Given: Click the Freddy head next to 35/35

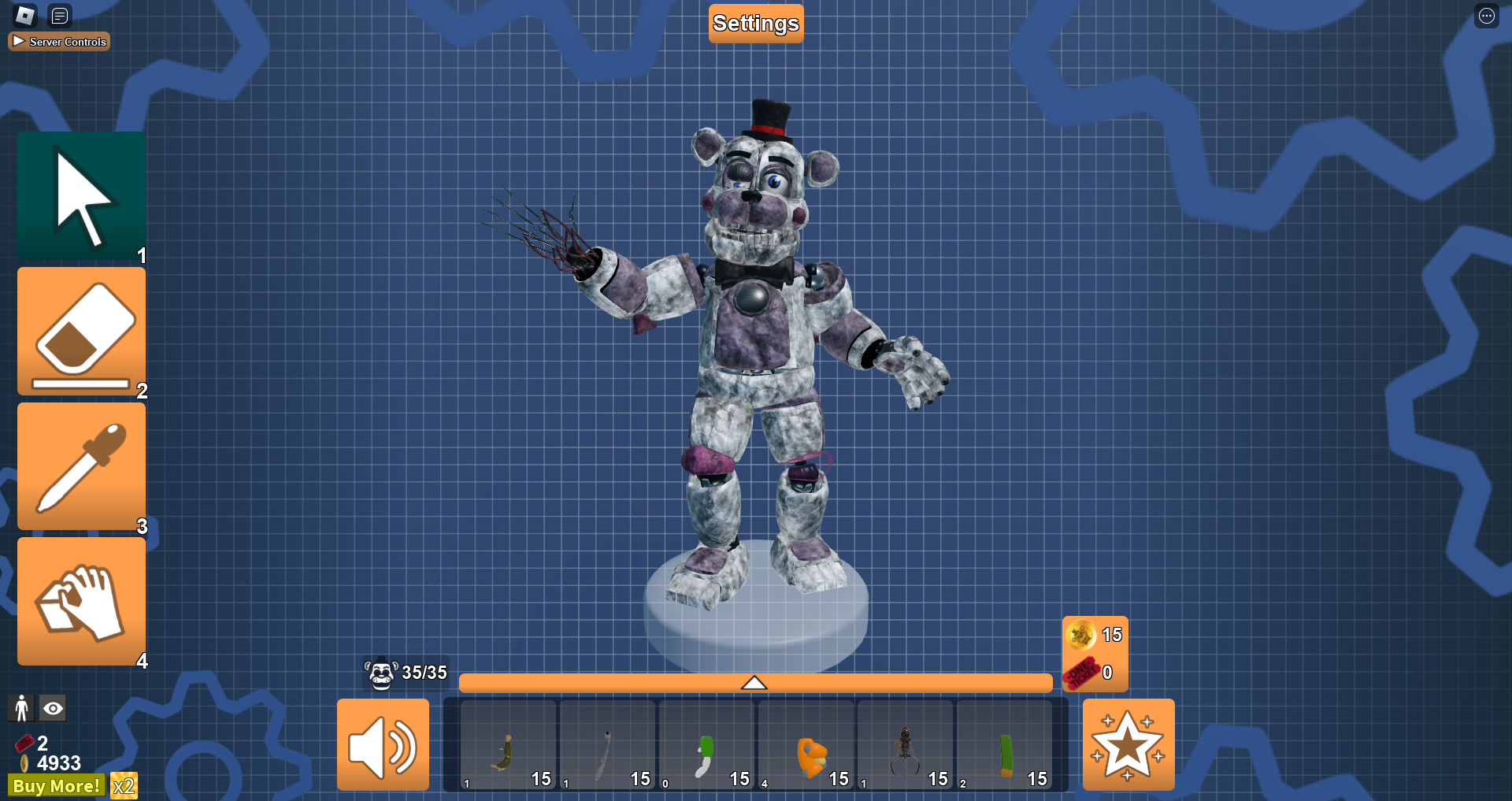Looking at the screenshot, I should coord(380,673).
